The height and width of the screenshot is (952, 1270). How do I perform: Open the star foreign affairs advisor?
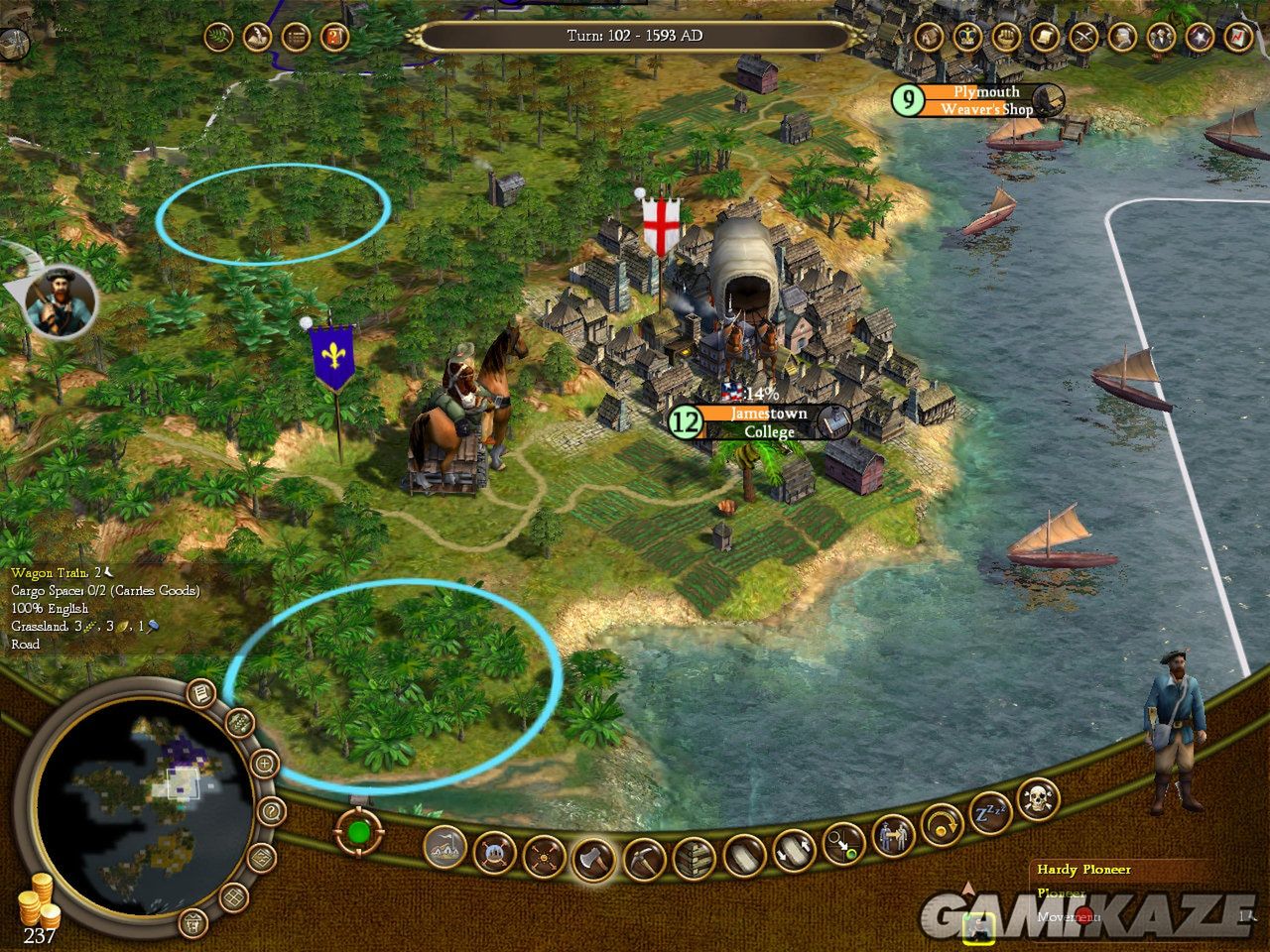pyautogui.click(x=1200, y=38)
